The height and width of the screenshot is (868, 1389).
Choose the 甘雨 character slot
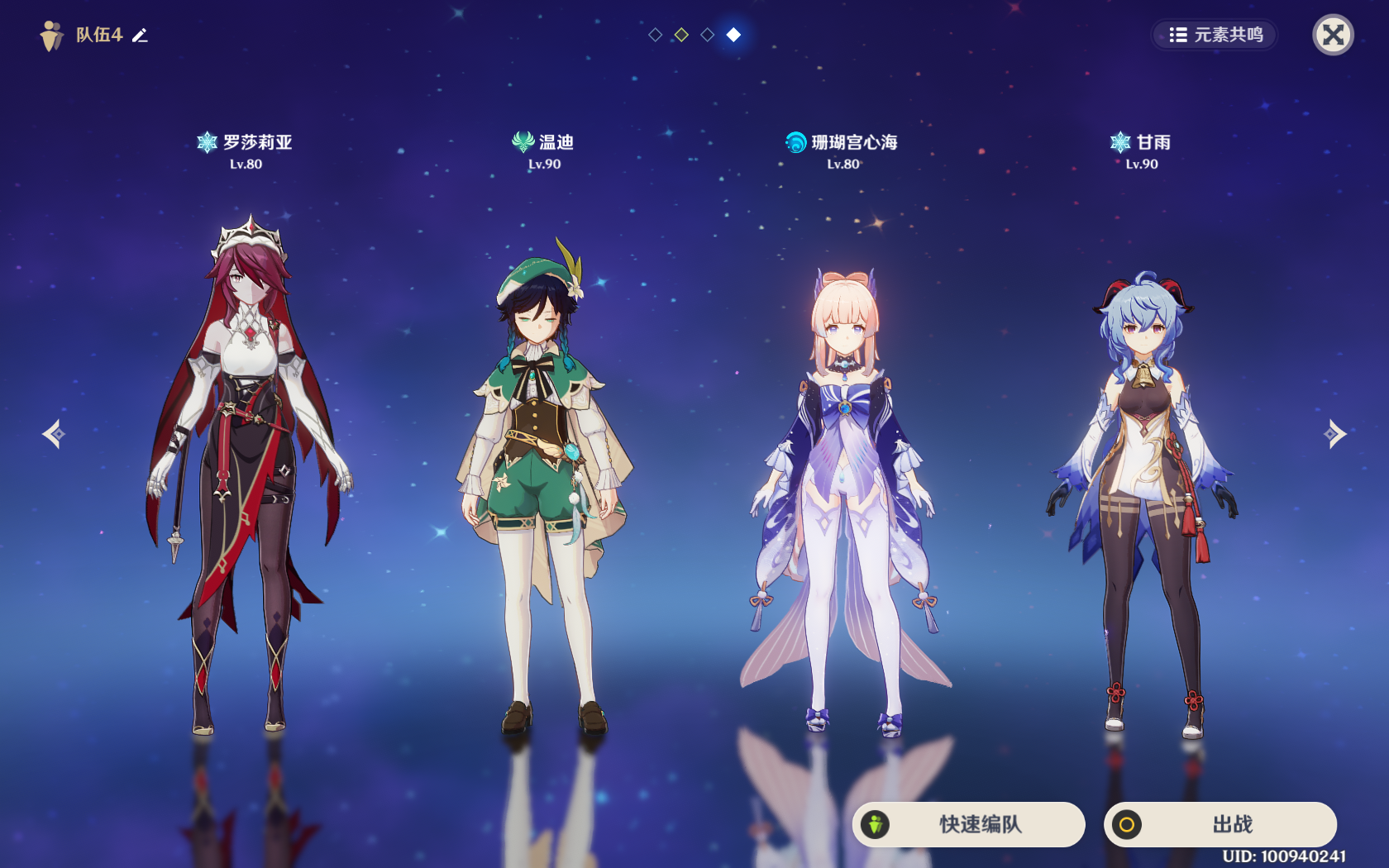pyautogui.click(x=1141, y=496)
